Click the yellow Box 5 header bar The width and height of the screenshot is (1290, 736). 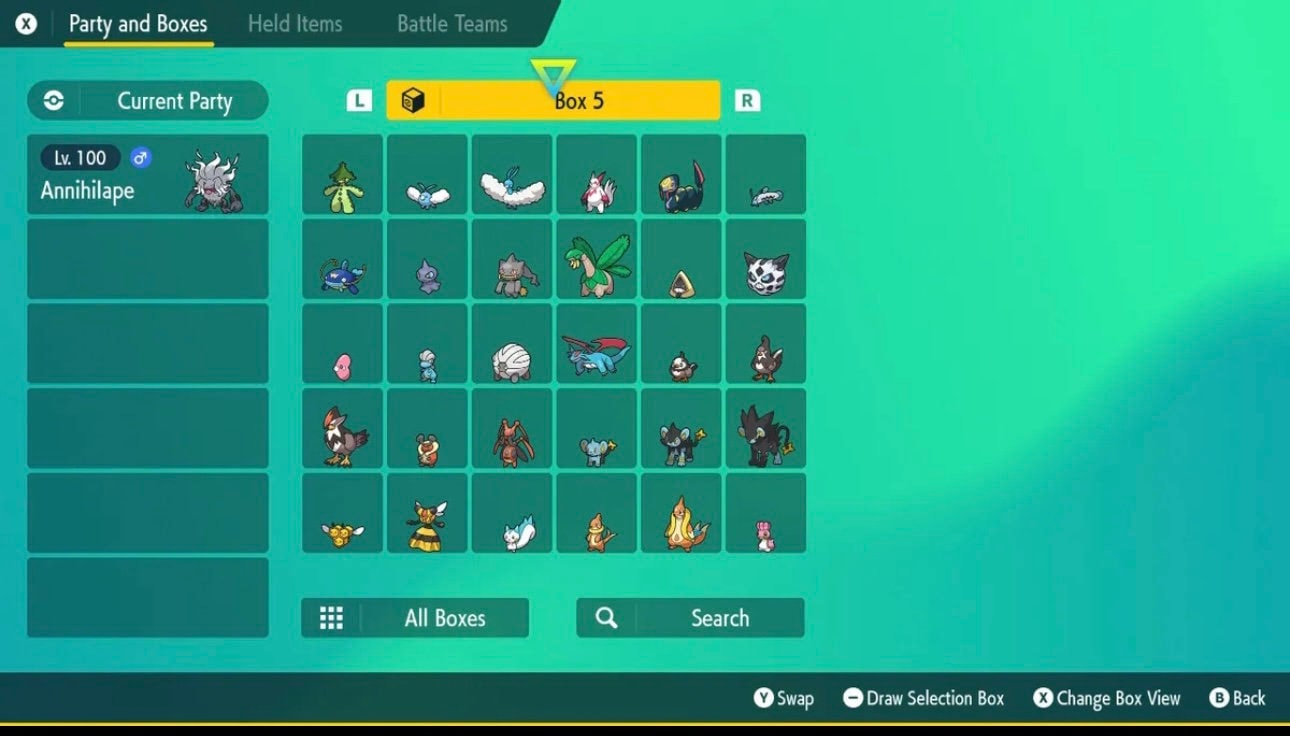click(554, 99)
